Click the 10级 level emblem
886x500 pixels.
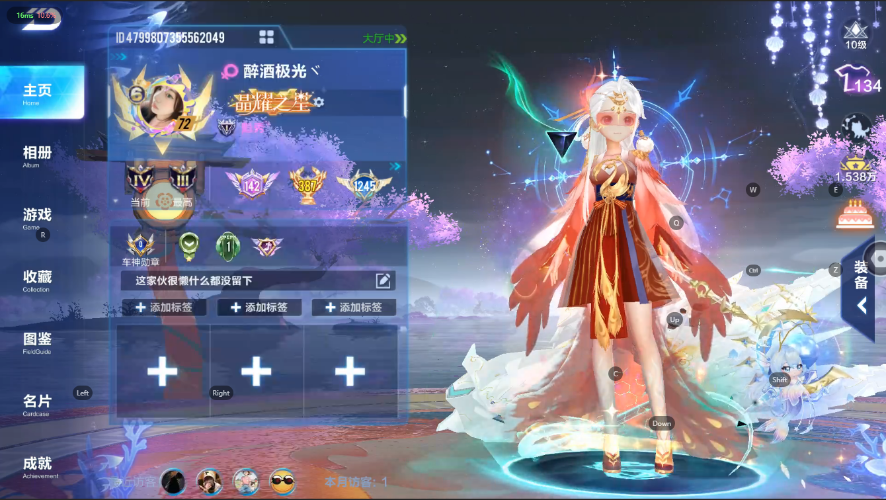click(856, 34)
